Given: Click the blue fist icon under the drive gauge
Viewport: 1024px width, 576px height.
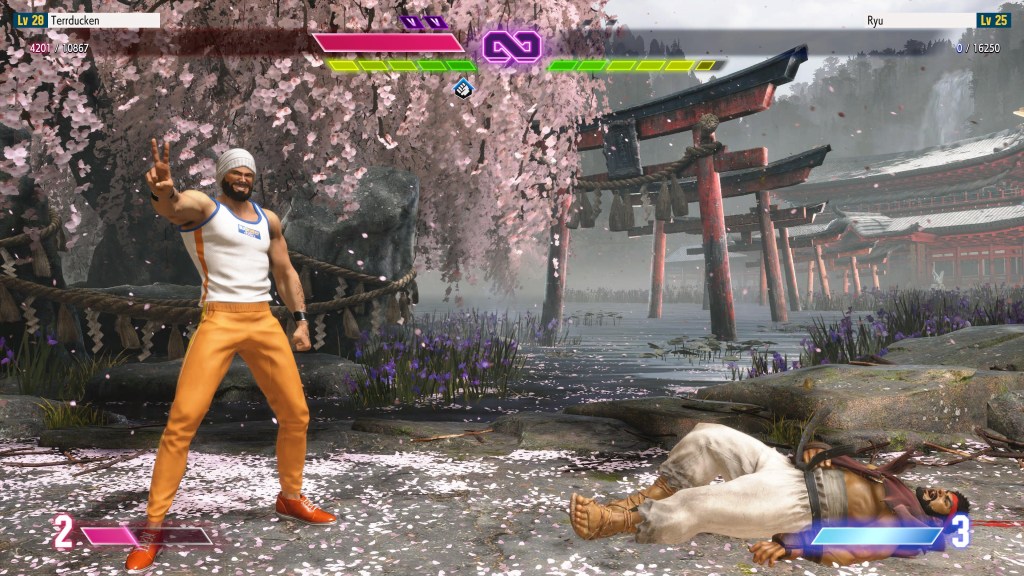Looking at the screenshot, I should [462, 88].
